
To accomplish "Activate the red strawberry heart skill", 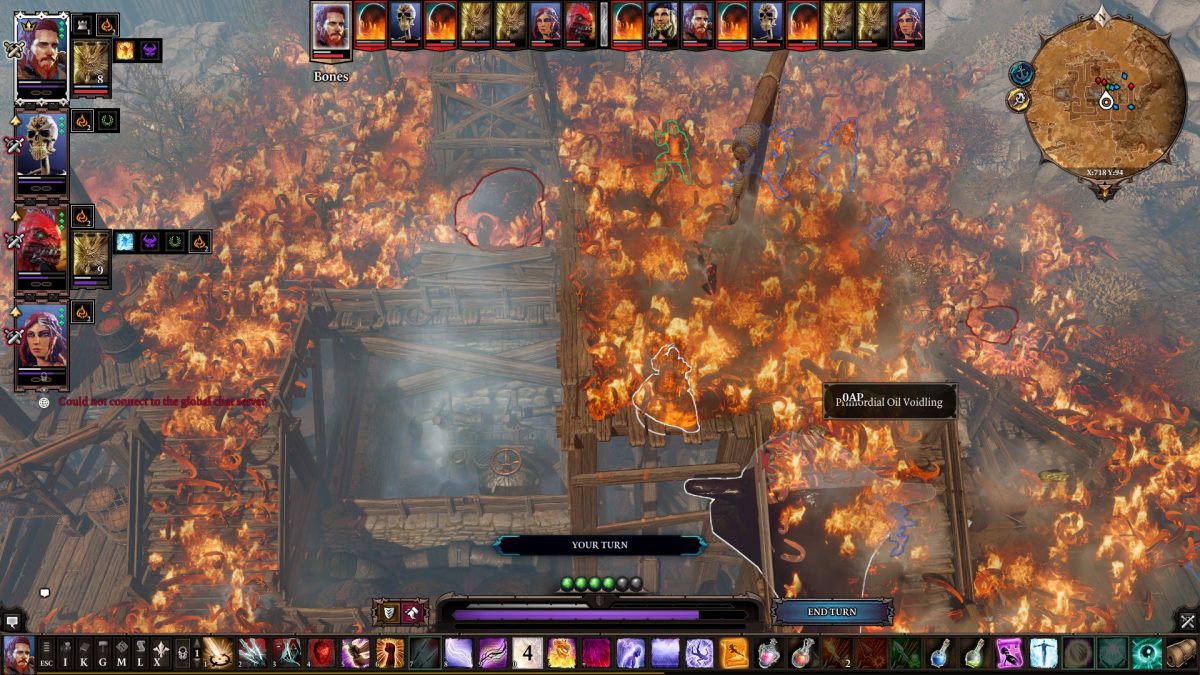I will 321,653.
